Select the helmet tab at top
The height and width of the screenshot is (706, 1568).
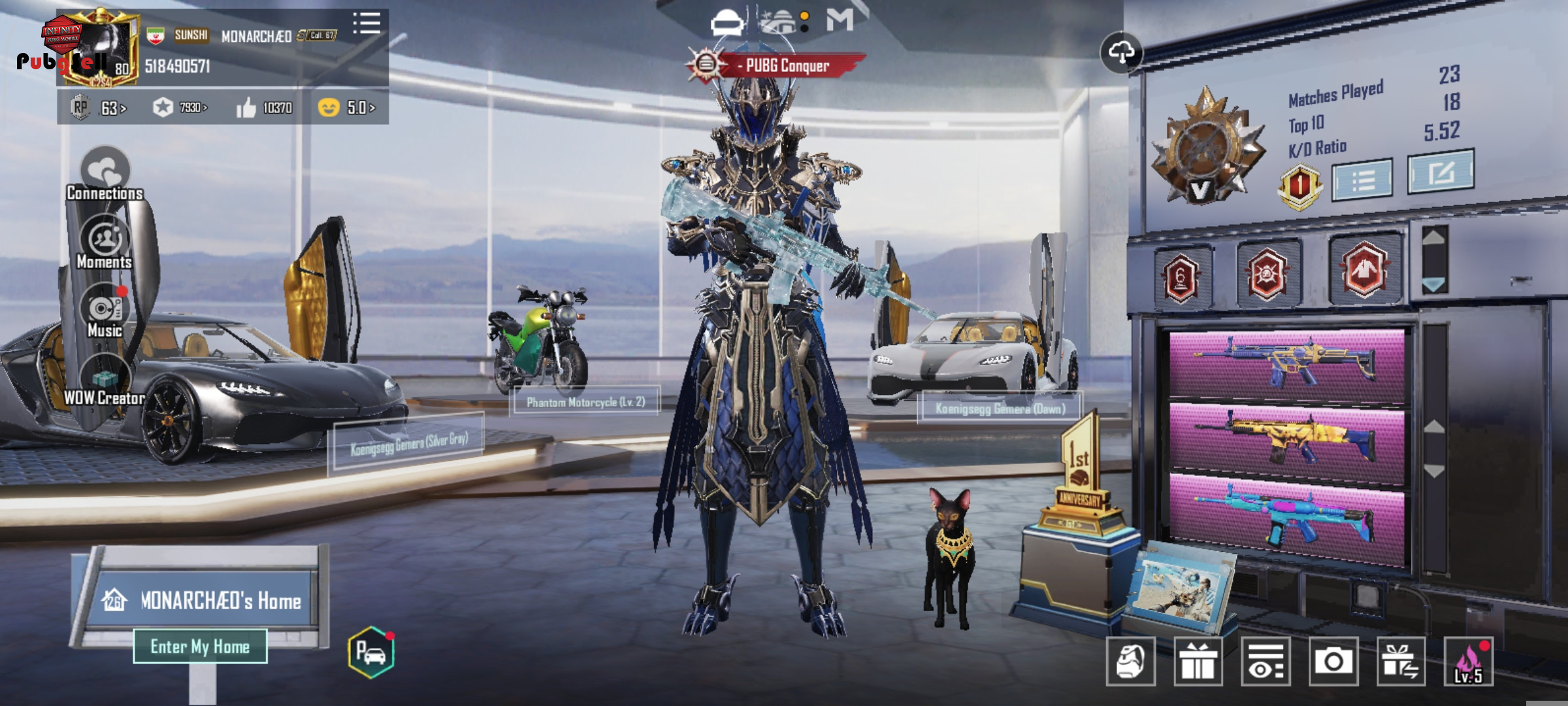pyautogui.click(x=726, y=24)
